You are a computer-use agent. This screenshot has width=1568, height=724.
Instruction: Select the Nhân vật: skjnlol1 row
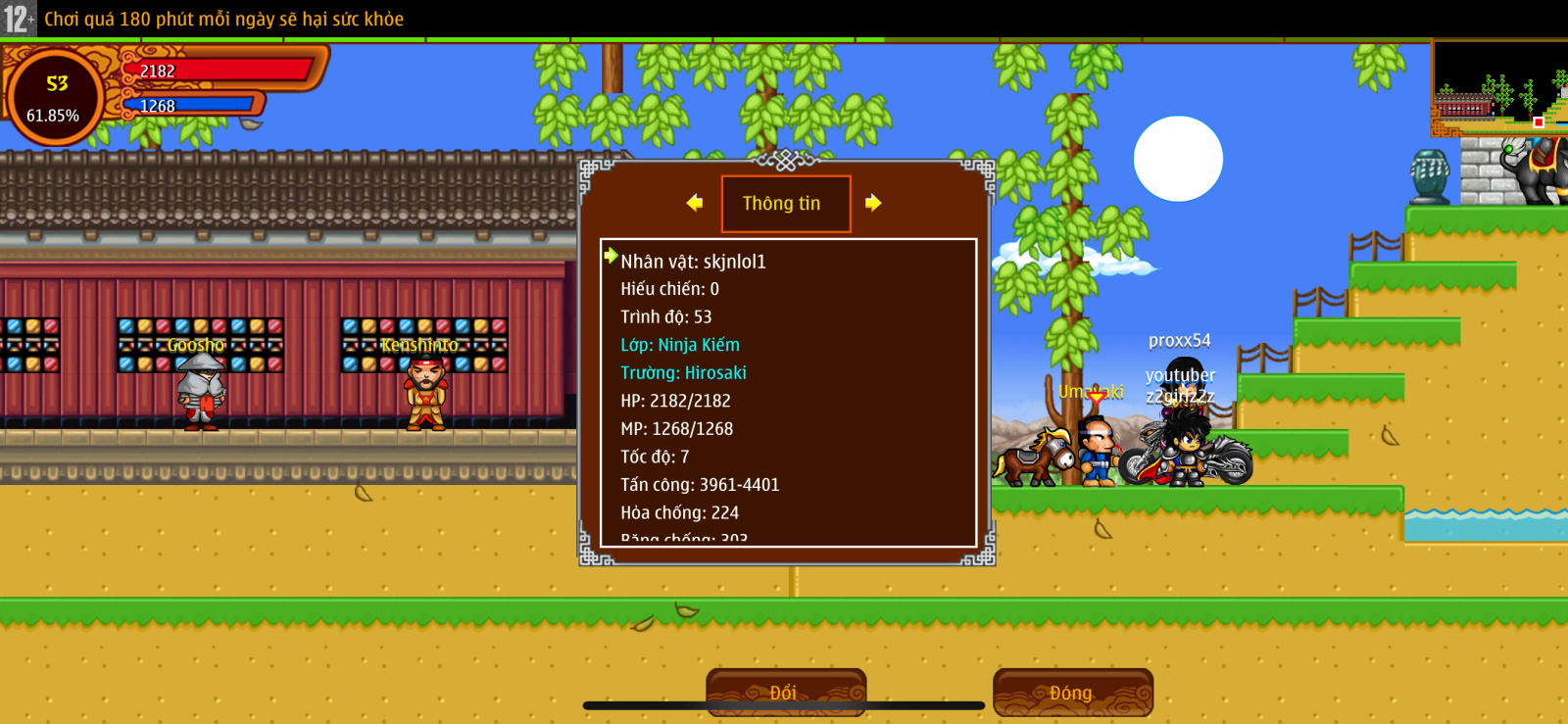coord(693,262)
